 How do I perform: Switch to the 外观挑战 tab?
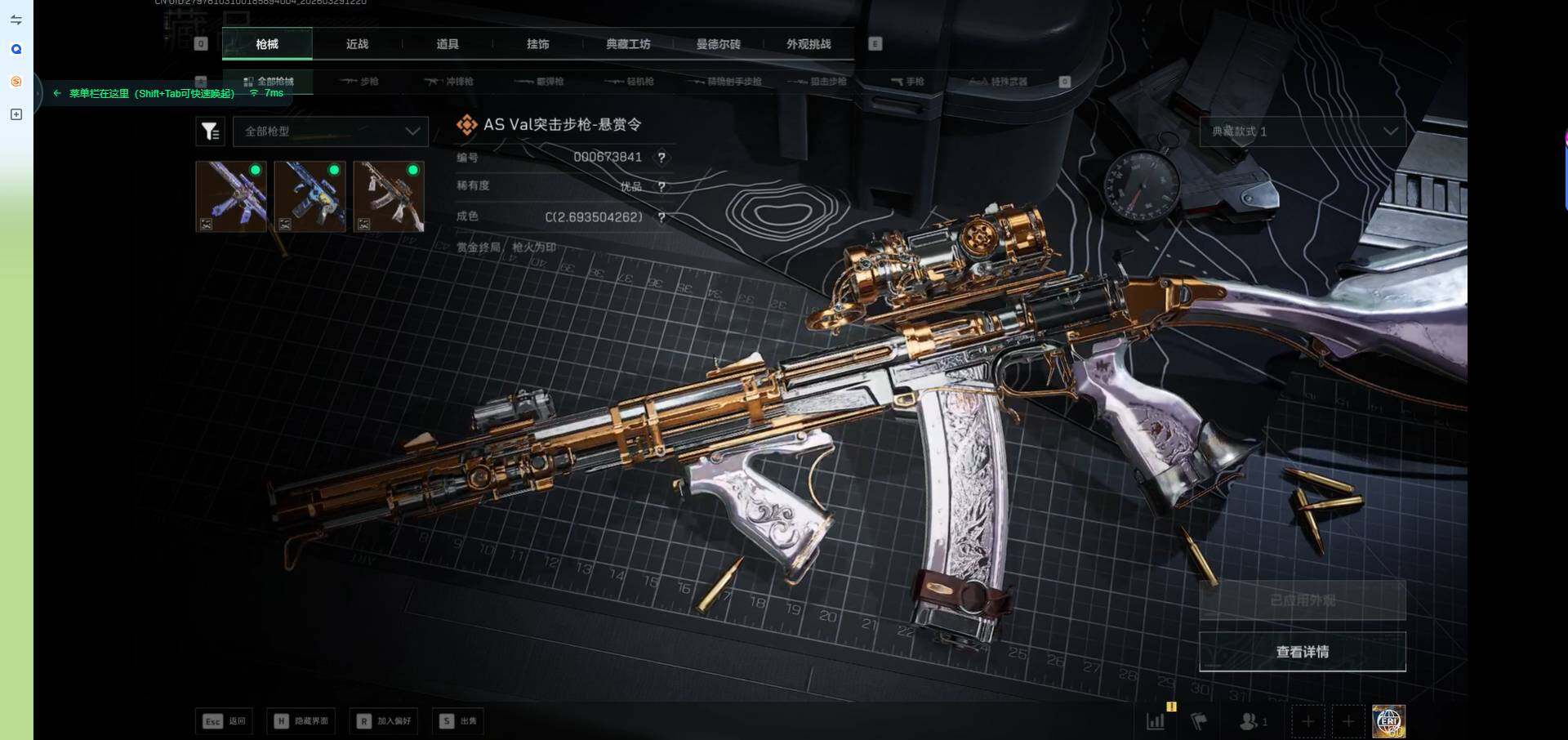click(808, 44)
